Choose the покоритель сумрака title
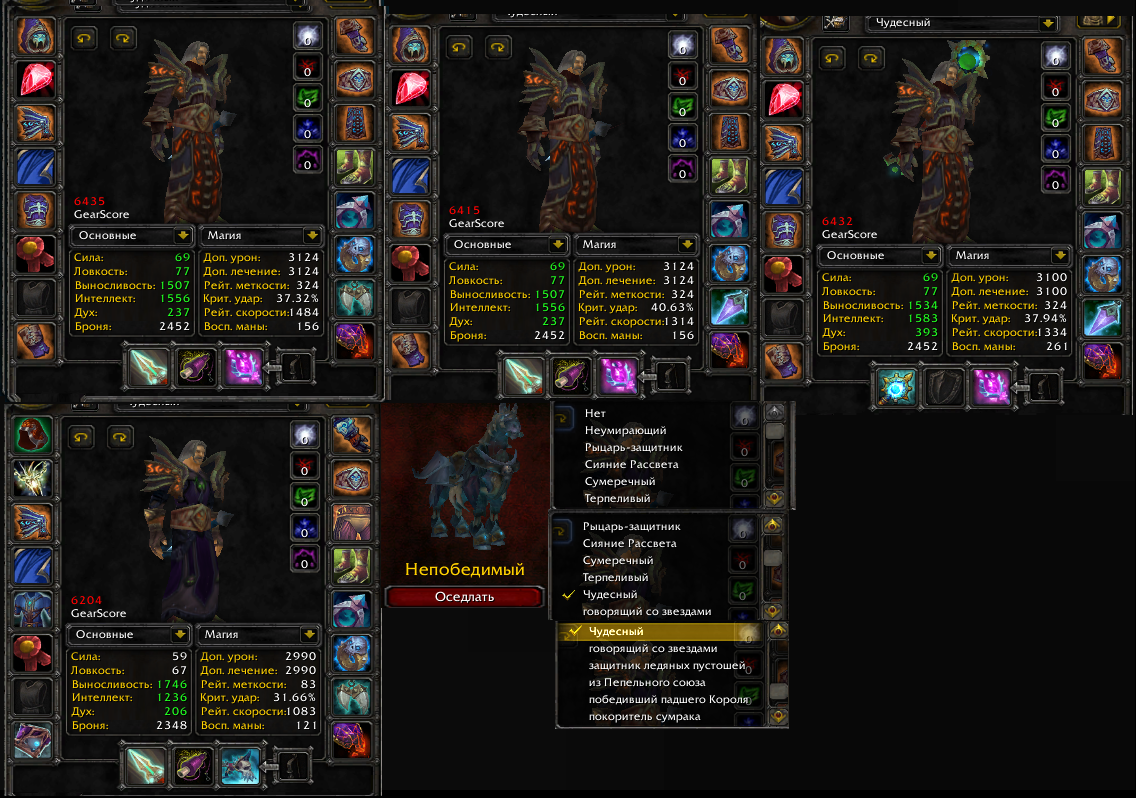This screenshot has height=798, width=1136. click(644, 716)
